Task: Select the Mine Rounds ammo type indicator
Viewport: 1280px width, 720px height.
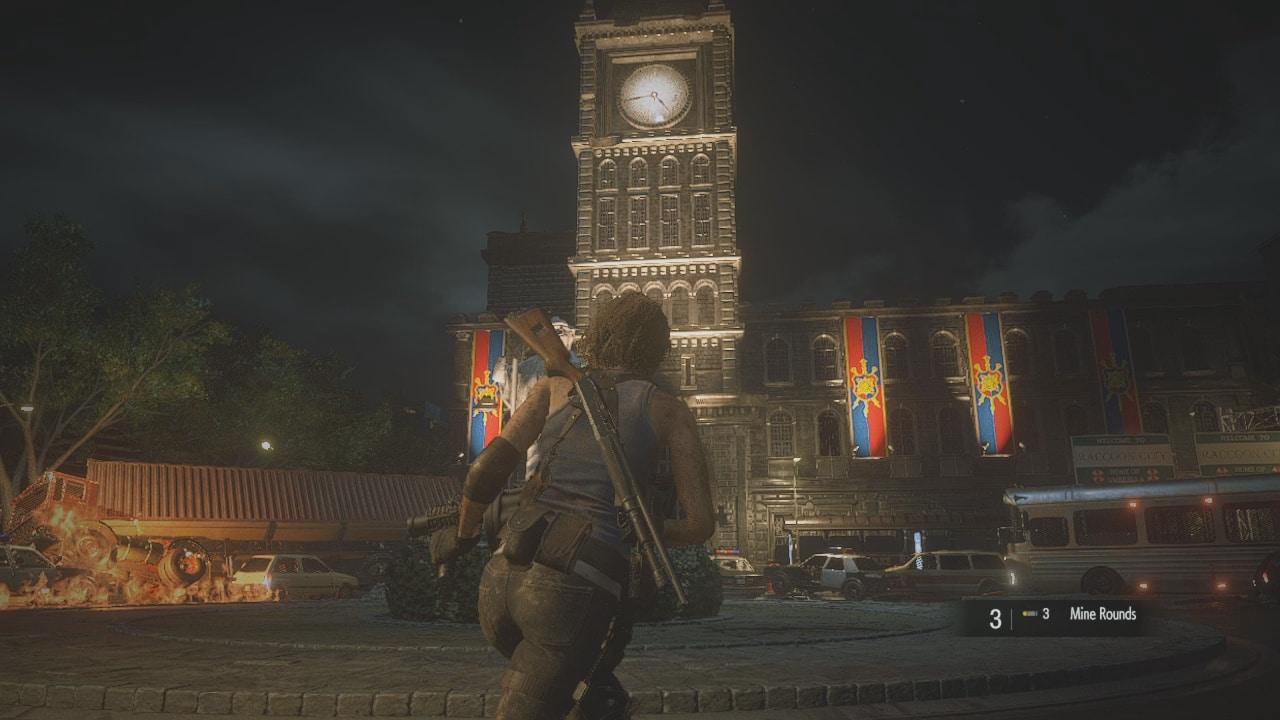Action: [1102, 615]
